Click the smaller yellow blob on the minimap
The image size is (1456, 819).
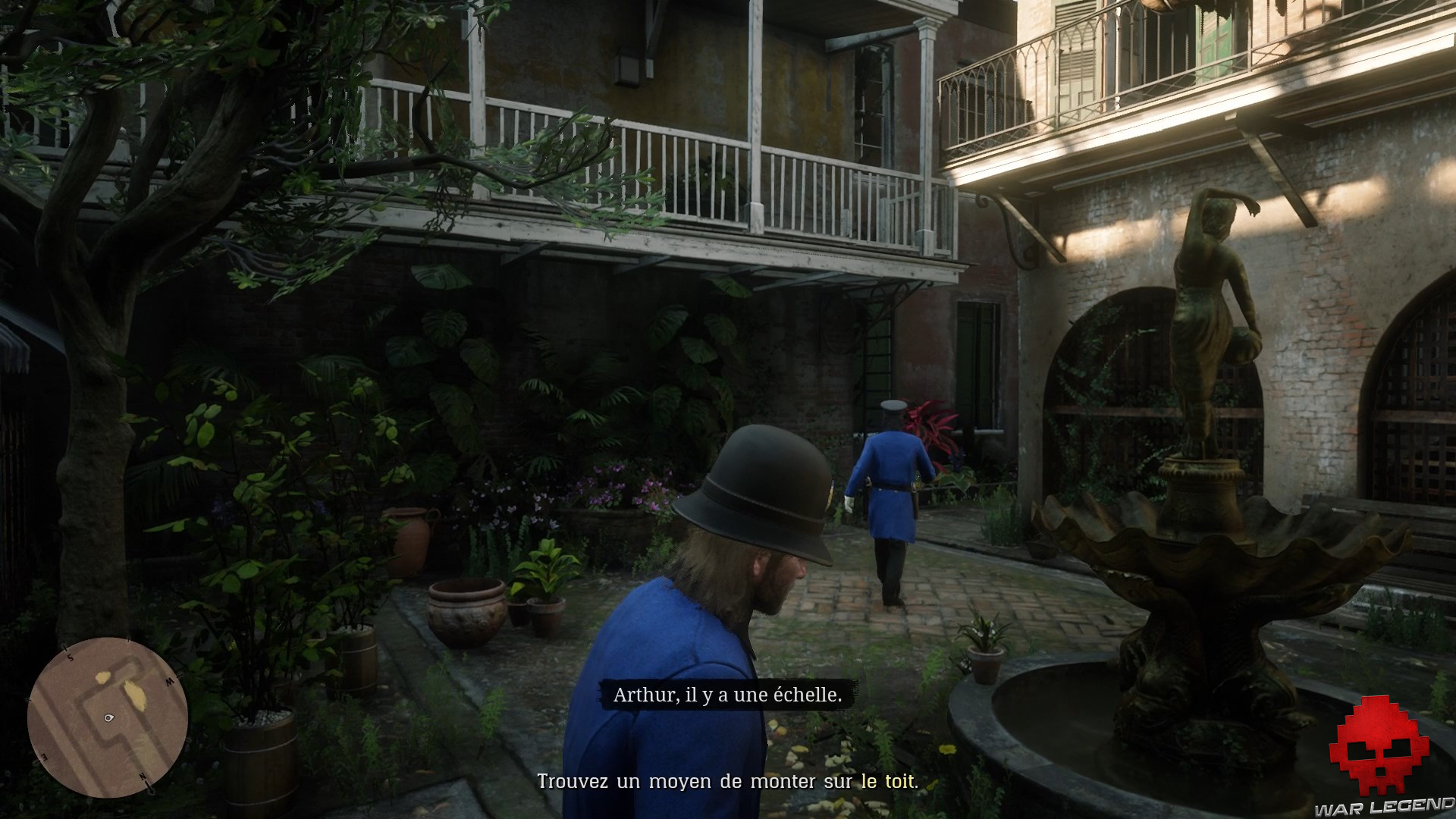tap(102, 677)
